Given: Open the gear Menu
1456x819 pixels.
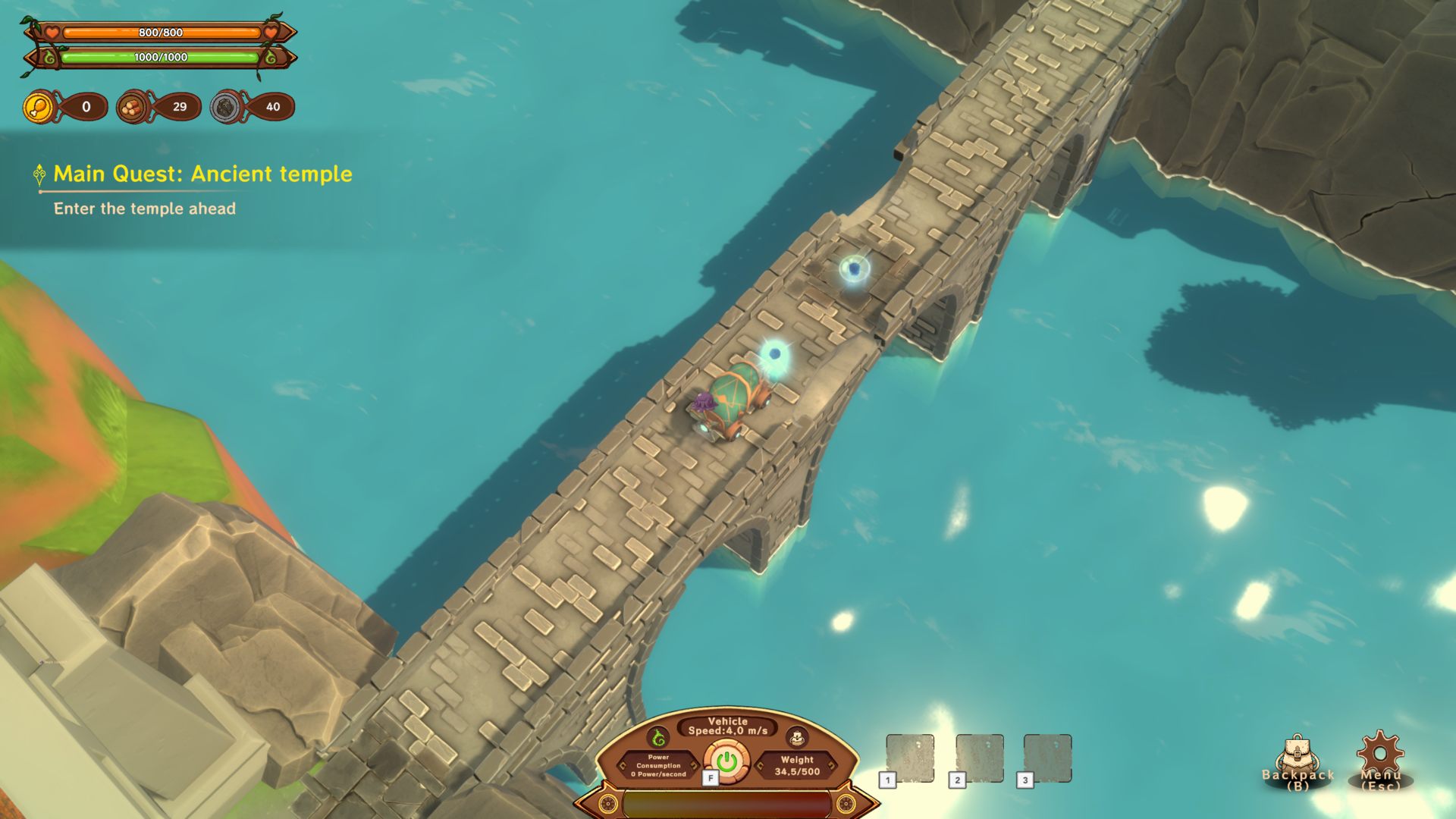Looking at the screenshot, I should (1379, 758).
